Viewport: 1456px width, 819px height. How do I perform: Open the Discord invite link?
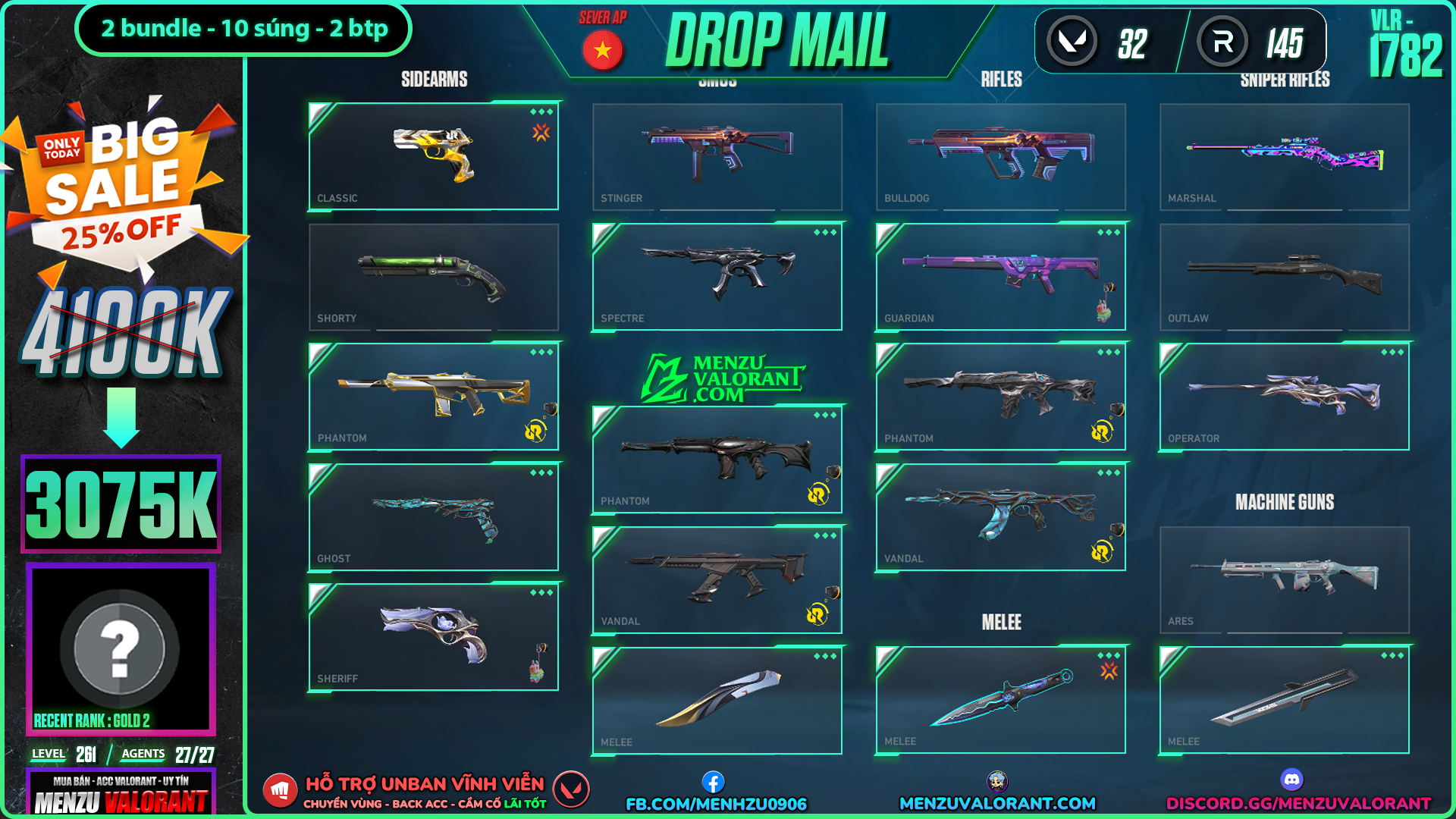point(1298,802)
